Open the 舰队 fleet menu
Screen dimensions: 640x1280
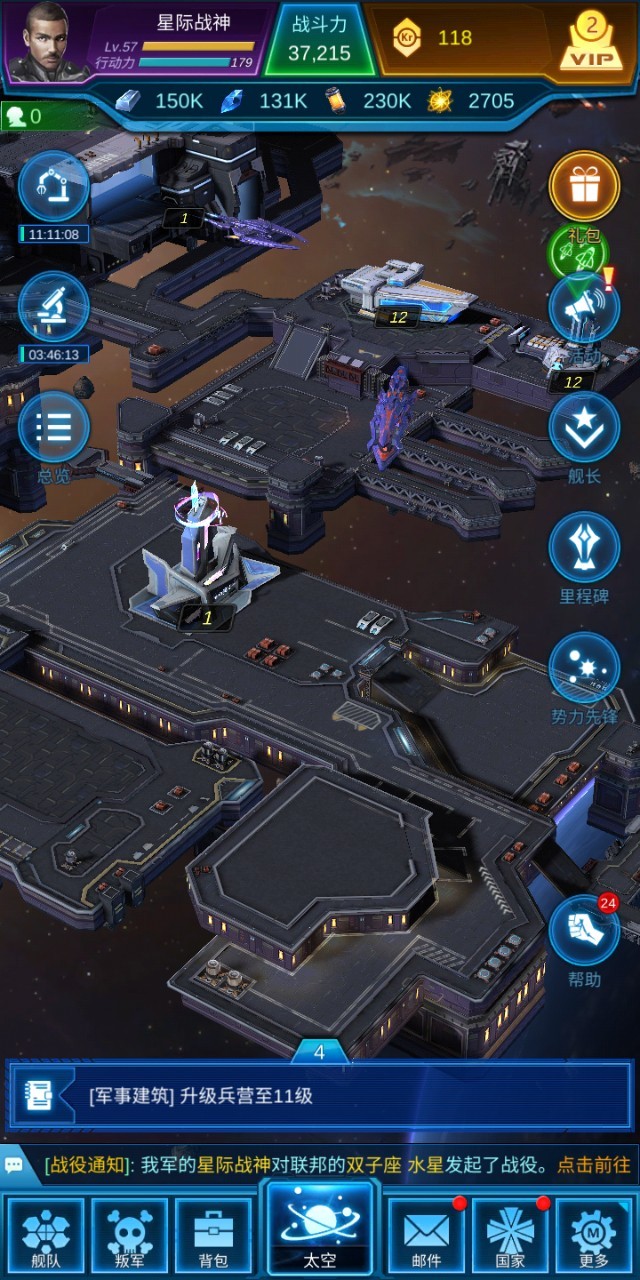(46, 1235)
